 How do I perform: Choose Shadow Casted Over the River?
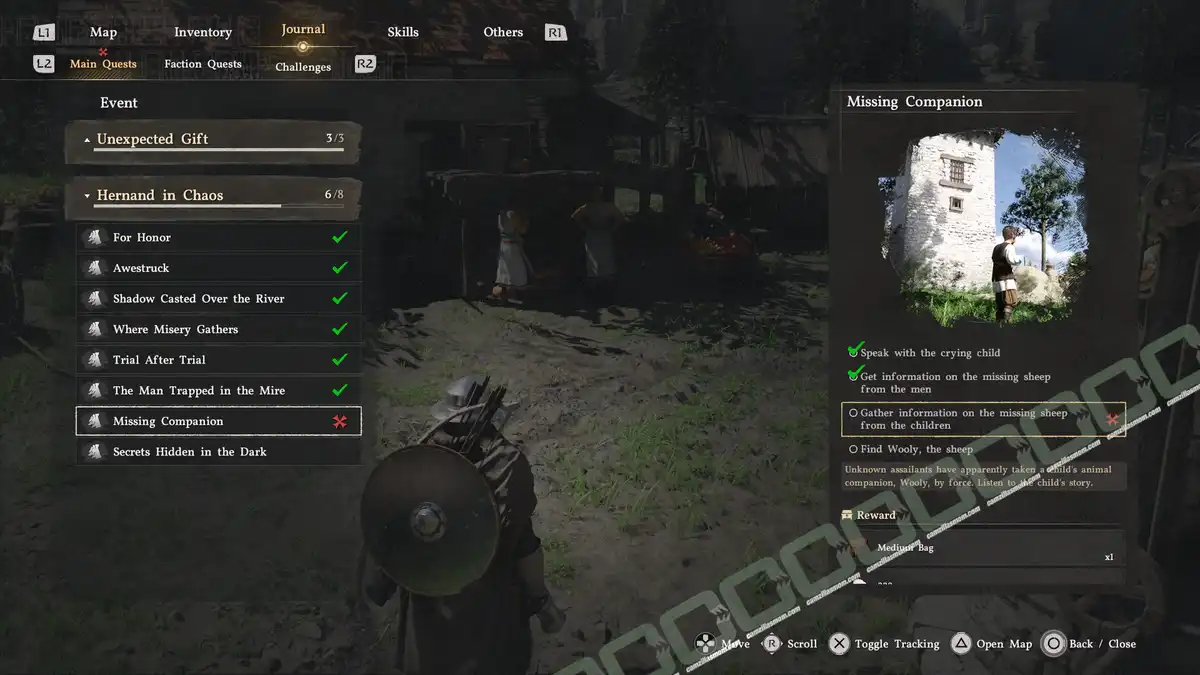(218, 299)
